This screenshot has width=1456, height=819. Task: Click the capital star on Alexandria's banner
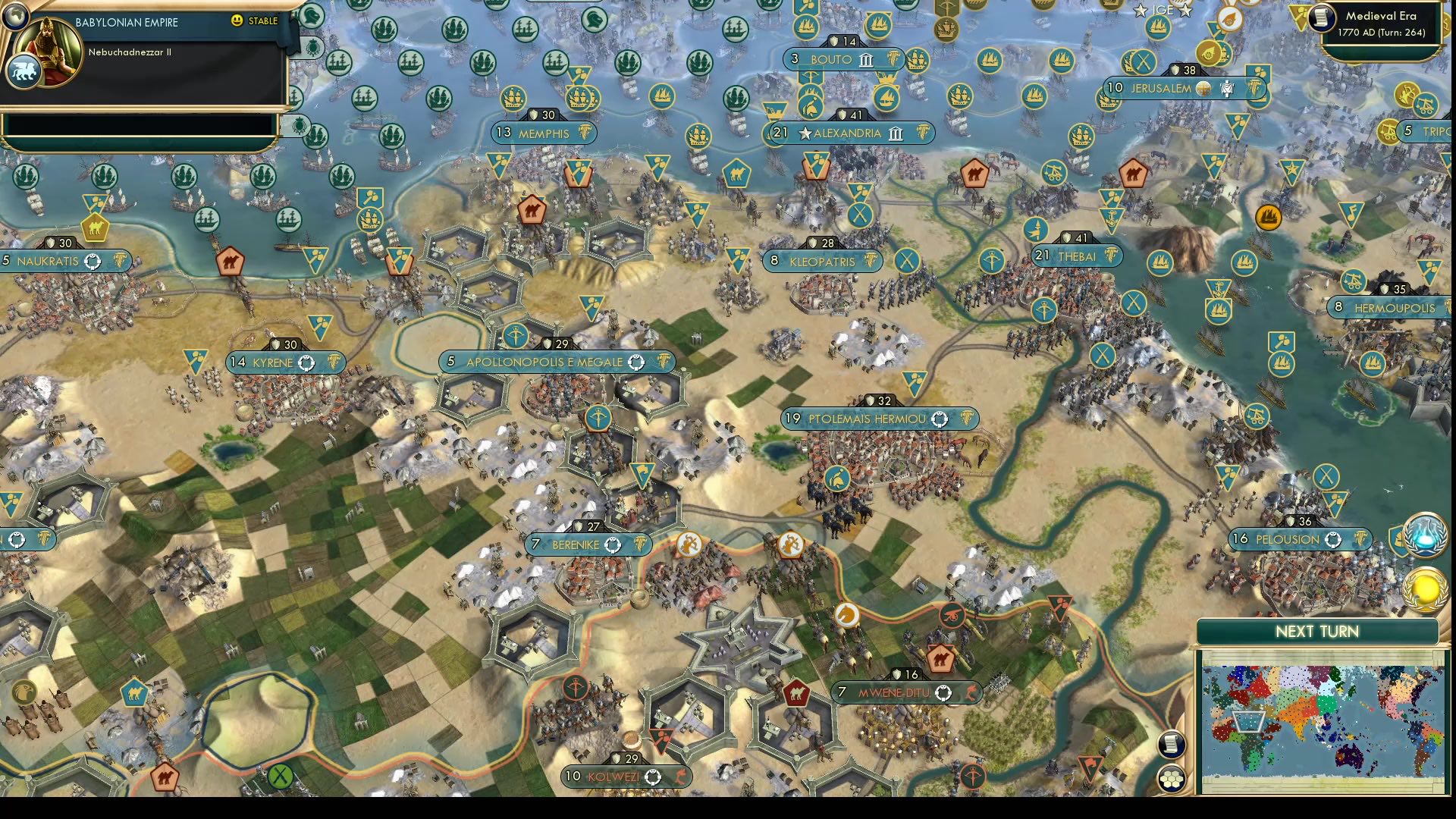point(805,133)
